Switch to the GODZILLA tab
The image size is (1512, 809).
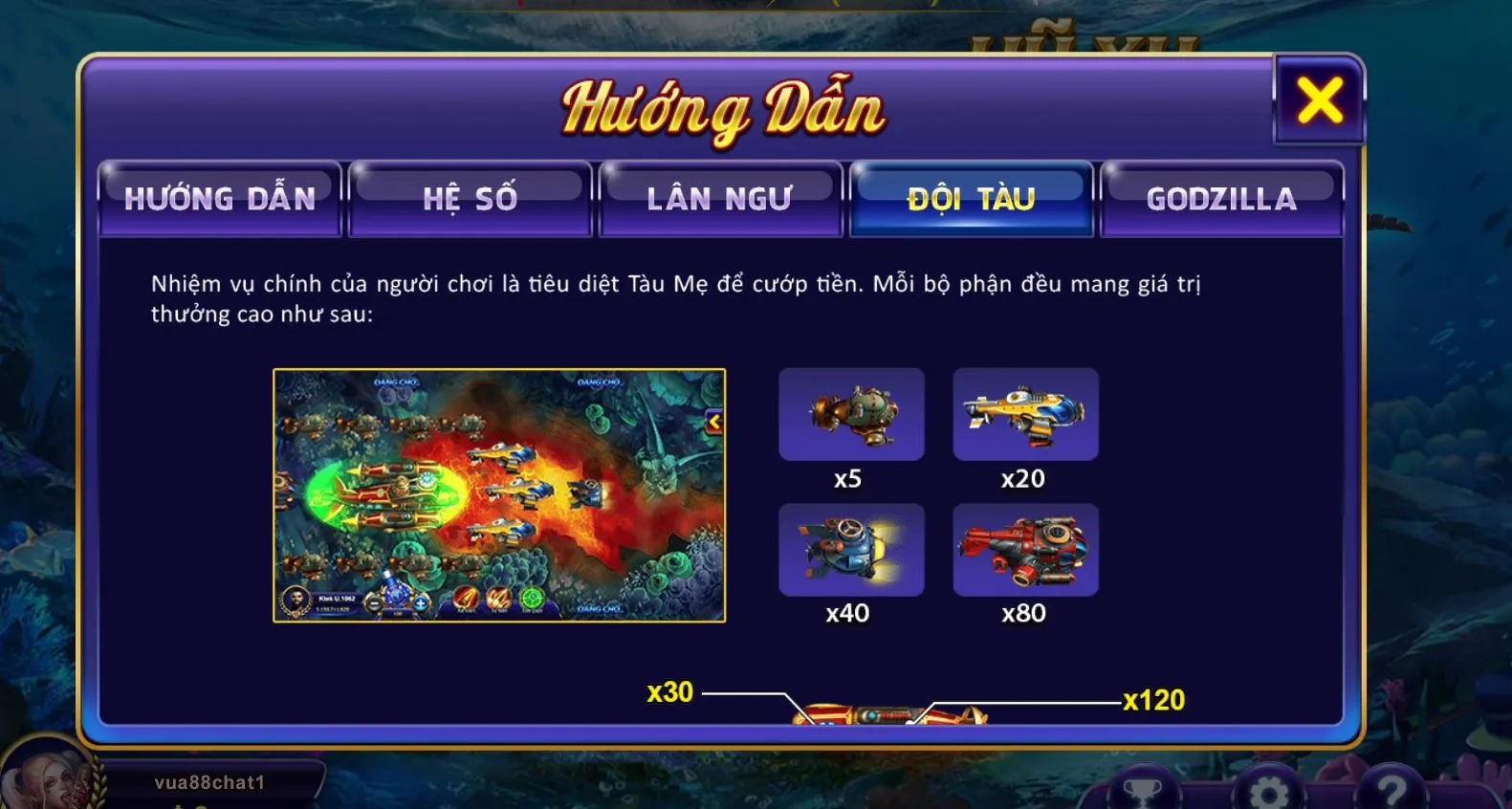(1222, 198)
